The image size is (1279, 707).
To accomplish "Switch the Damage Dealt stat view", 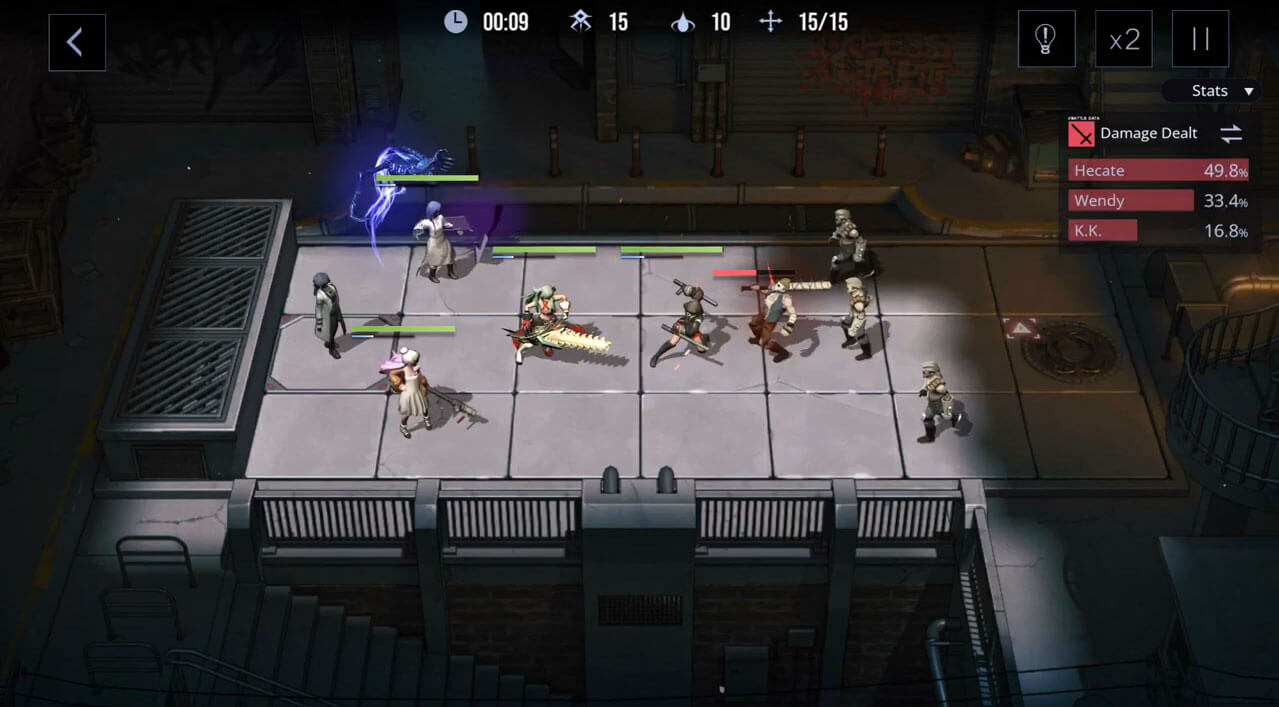I will 1230,134.
